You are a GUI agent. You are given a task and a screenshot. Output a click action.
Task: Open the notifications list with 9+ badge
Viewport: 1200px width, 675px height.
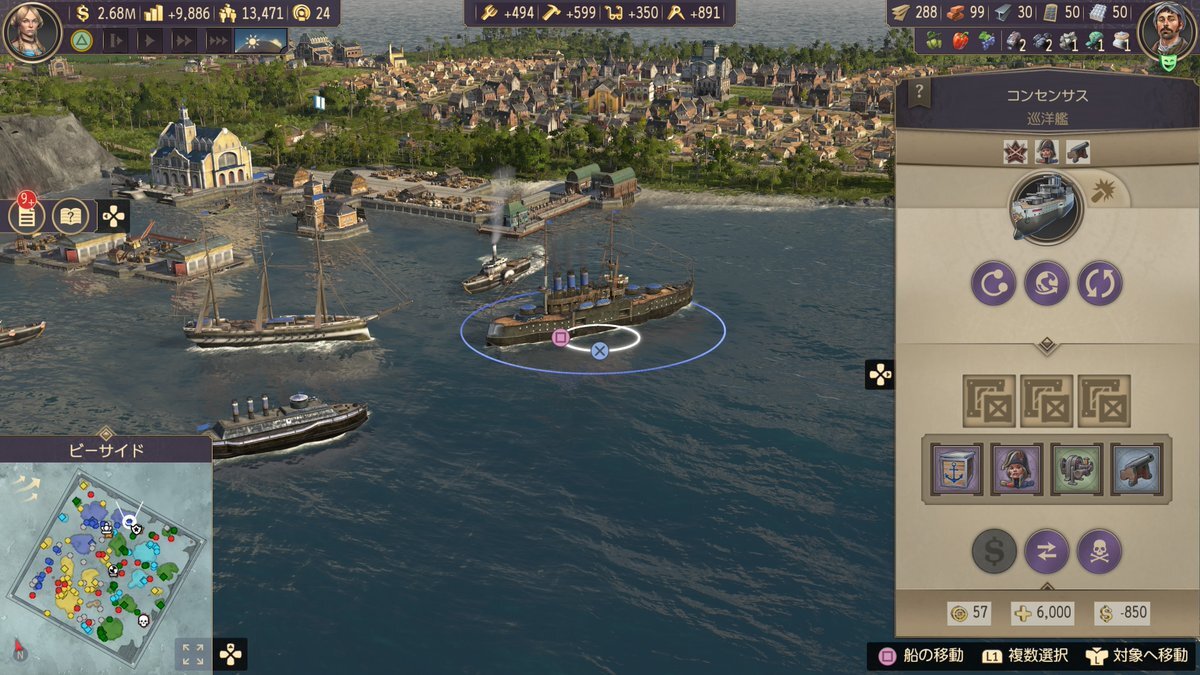click(x=27, y=215)
